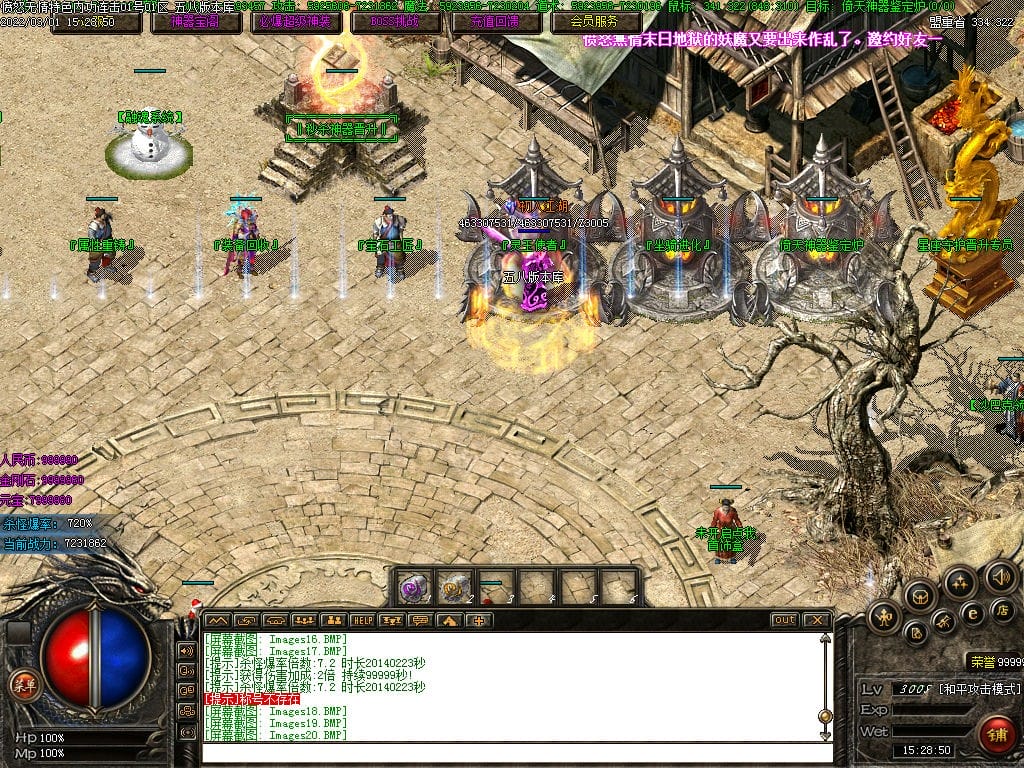Click the 必爆超级神装 button
The width and height of the screenshot is (1024, 768).
click(294, 21)
